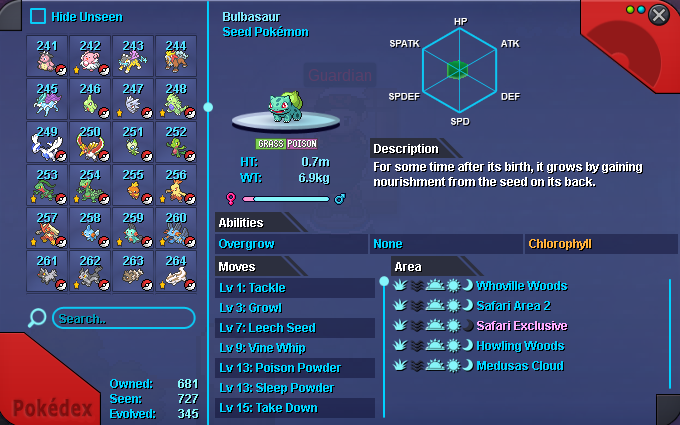Click the Overgrow ability
Viewport: 680px width, 425px height.
pos(292,244)
